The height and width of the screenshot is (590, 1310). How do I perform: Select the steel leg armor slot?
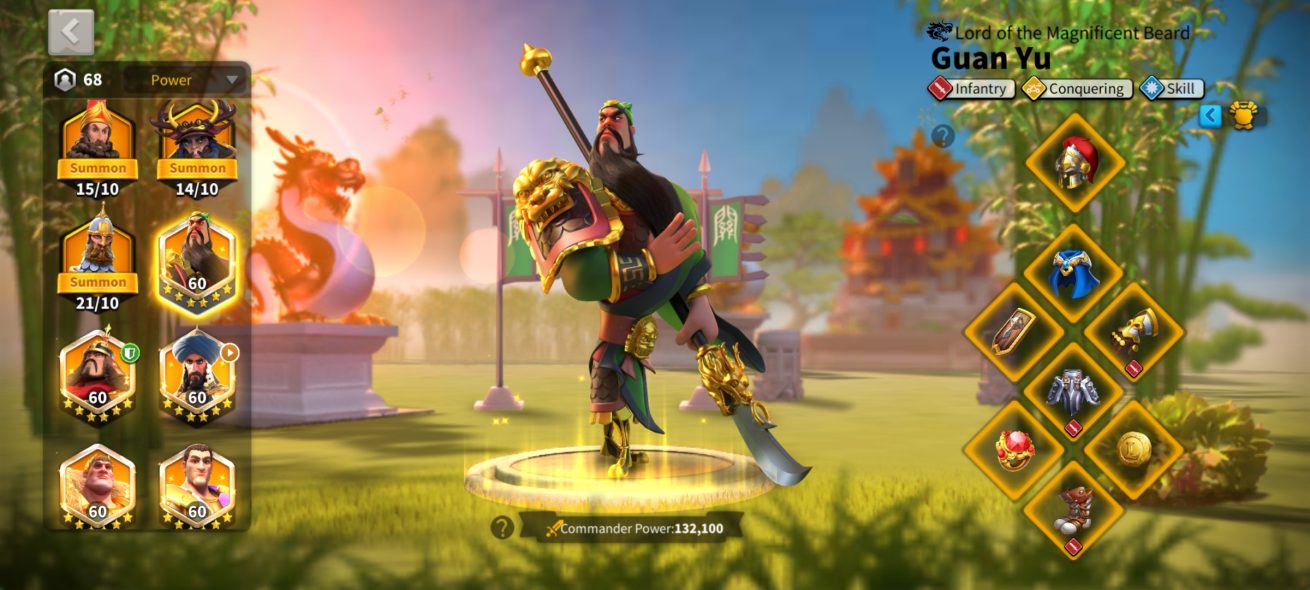[x=1074, y=392]
